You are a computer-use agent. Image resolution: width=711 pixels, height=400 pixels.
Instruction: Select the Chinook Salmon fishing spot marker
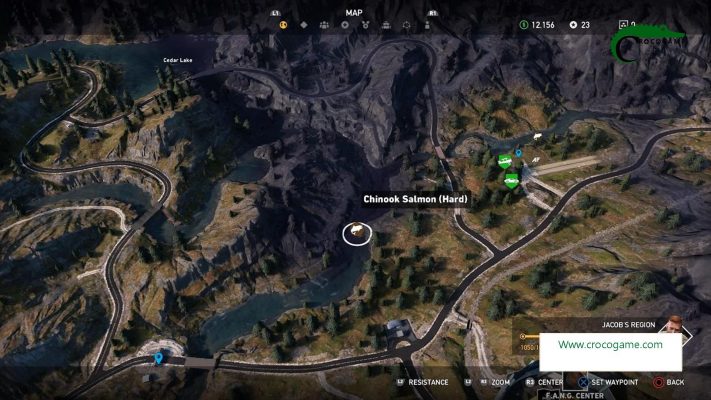tap(356, 233)
